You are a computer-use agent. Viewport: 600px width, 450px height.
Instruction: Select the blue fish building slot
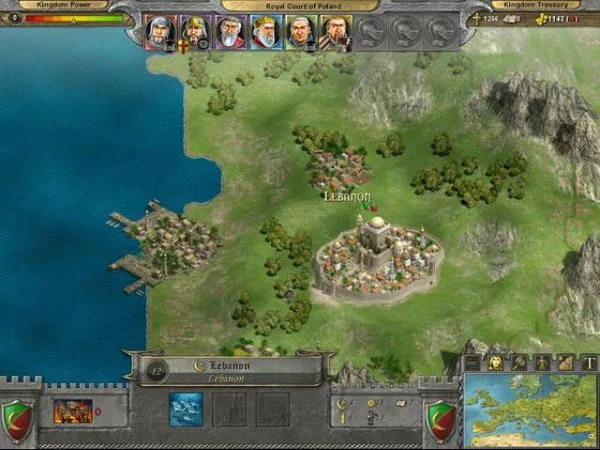[x=186, y=408]
